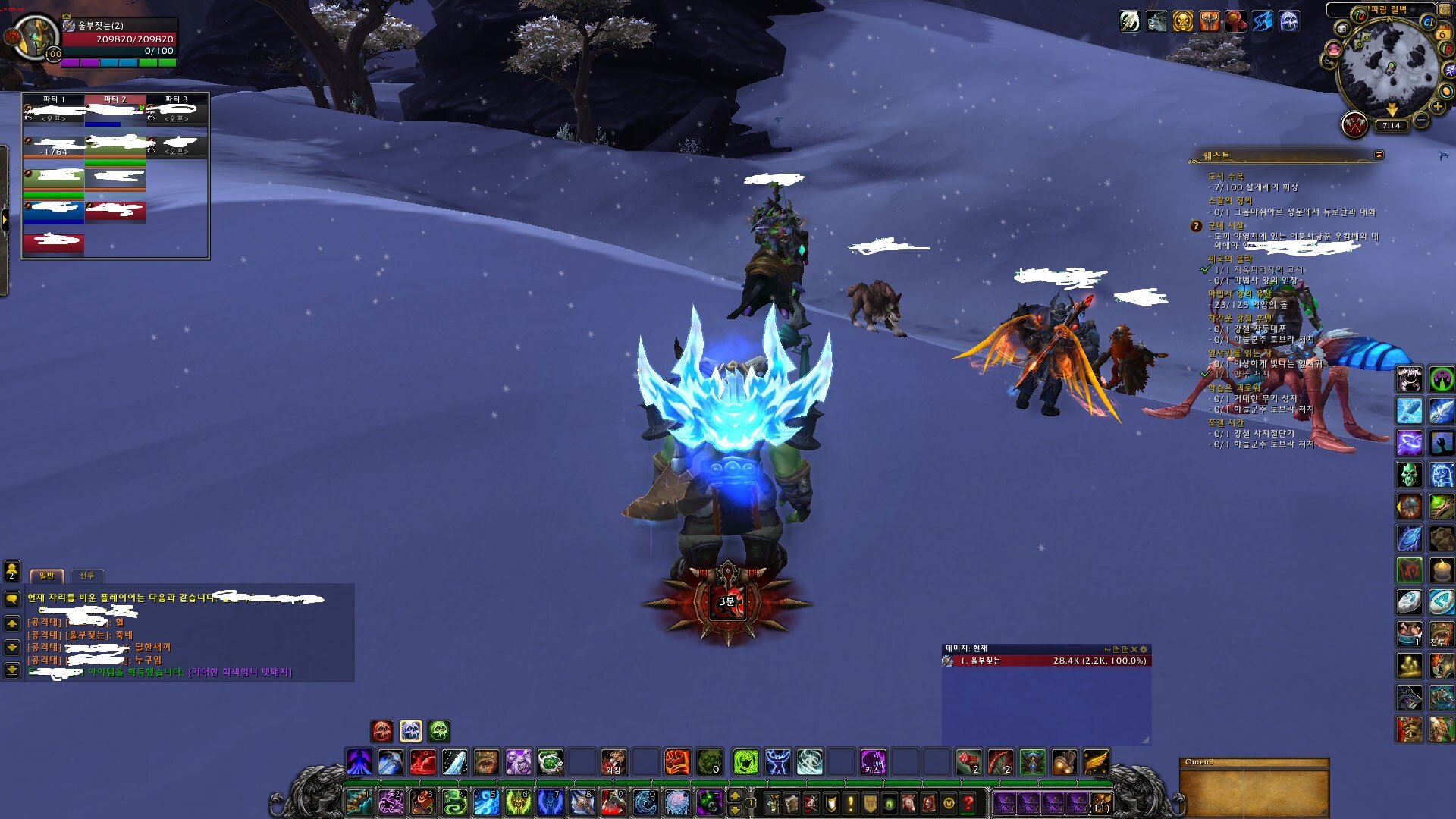Image resolution: width=1456 pixels, height=819 pixels.
Task: Open the minimap calendar button showing 6
Action: (1442, 34)
